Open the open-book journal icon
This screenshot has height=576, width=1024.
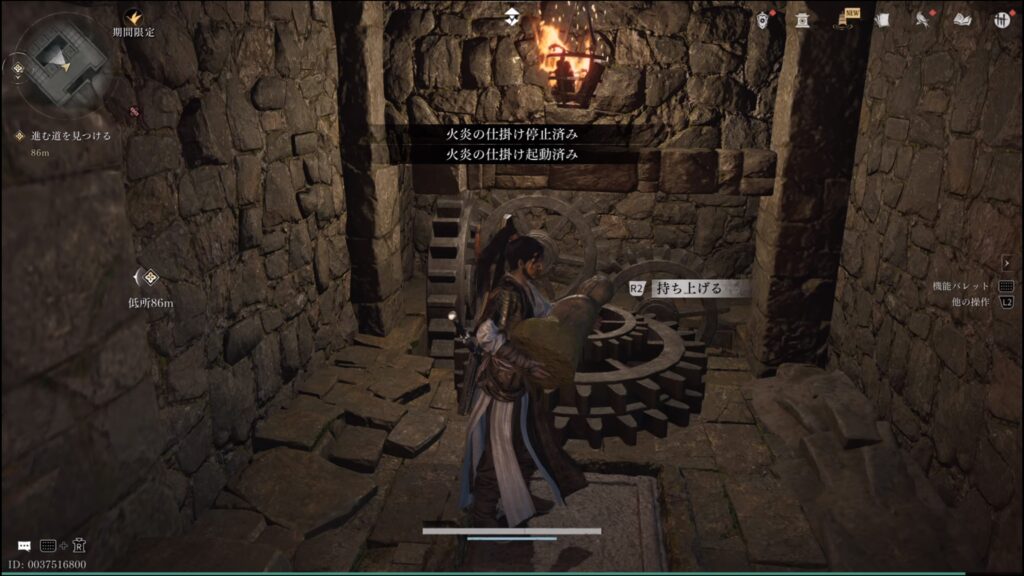(x=962, y=20)
